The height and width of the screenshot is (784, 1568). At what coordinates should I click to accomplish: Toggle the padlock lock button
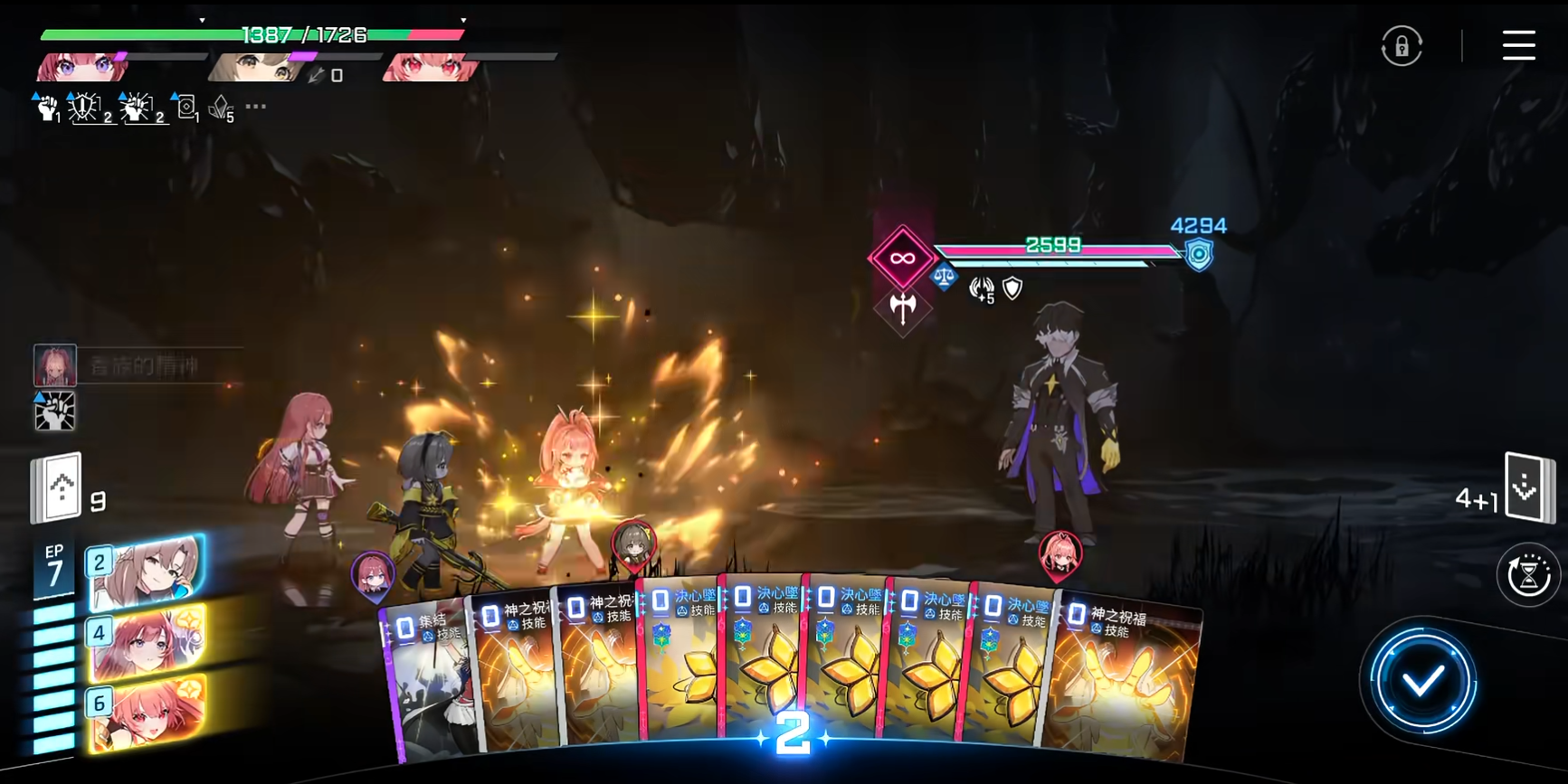click(x=1402, y=46)
